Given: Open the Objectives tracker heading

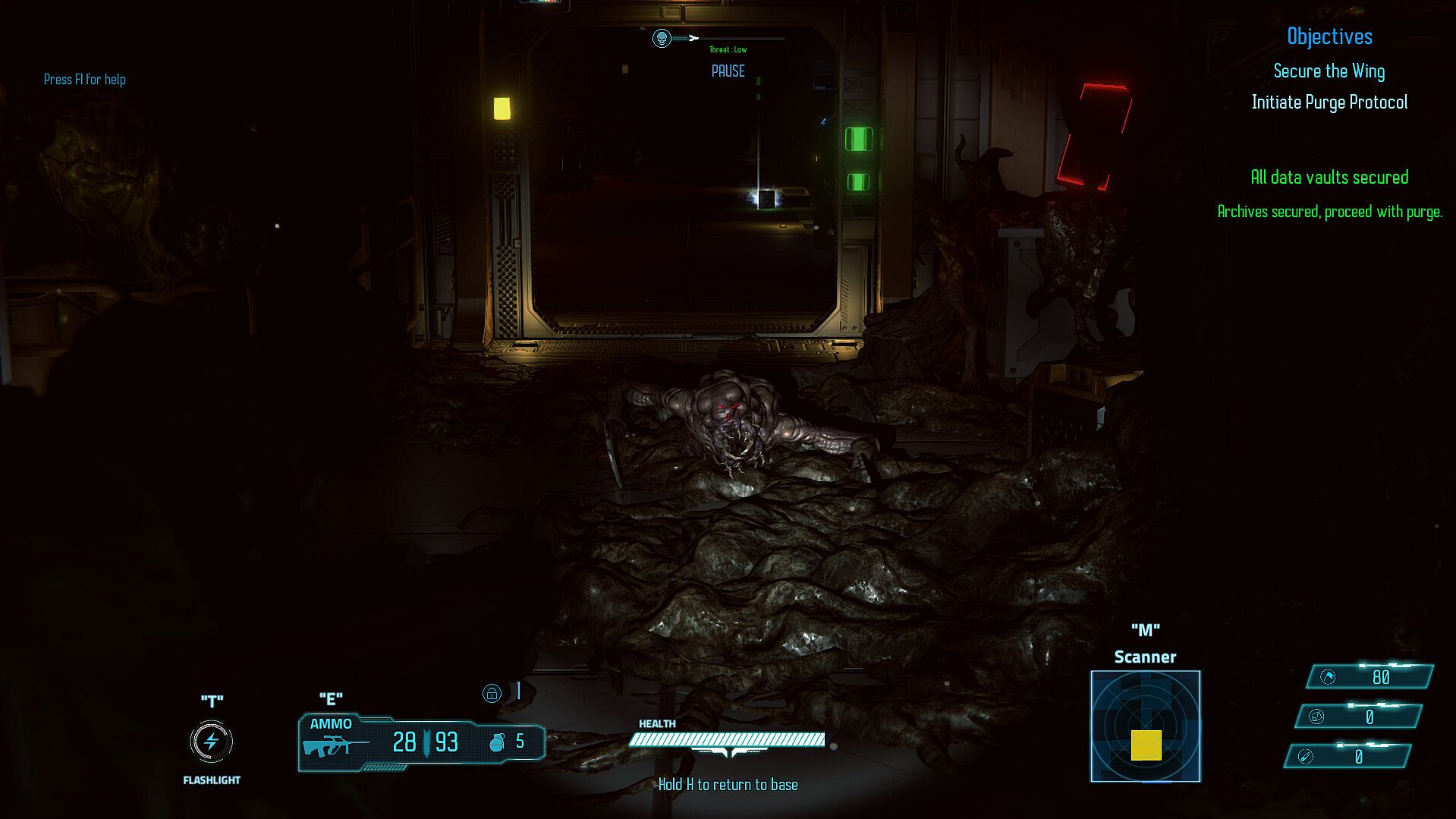Looking at the screenshot, I should pos(1329,36).
